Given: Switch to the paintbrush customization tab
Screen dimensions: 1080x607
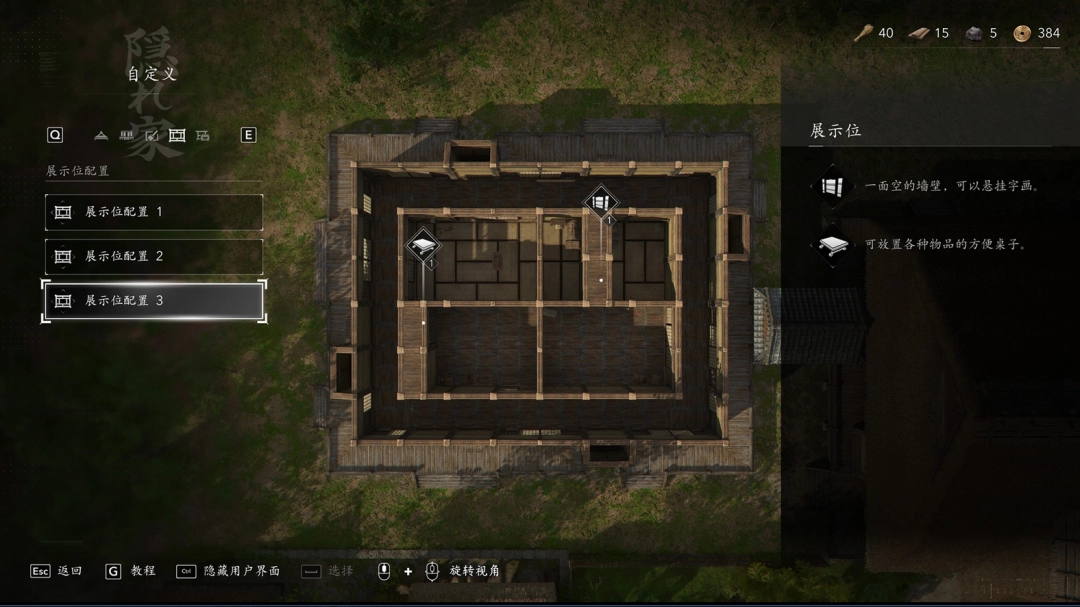Looking at the screenshot, I should [x=152, y=135].
